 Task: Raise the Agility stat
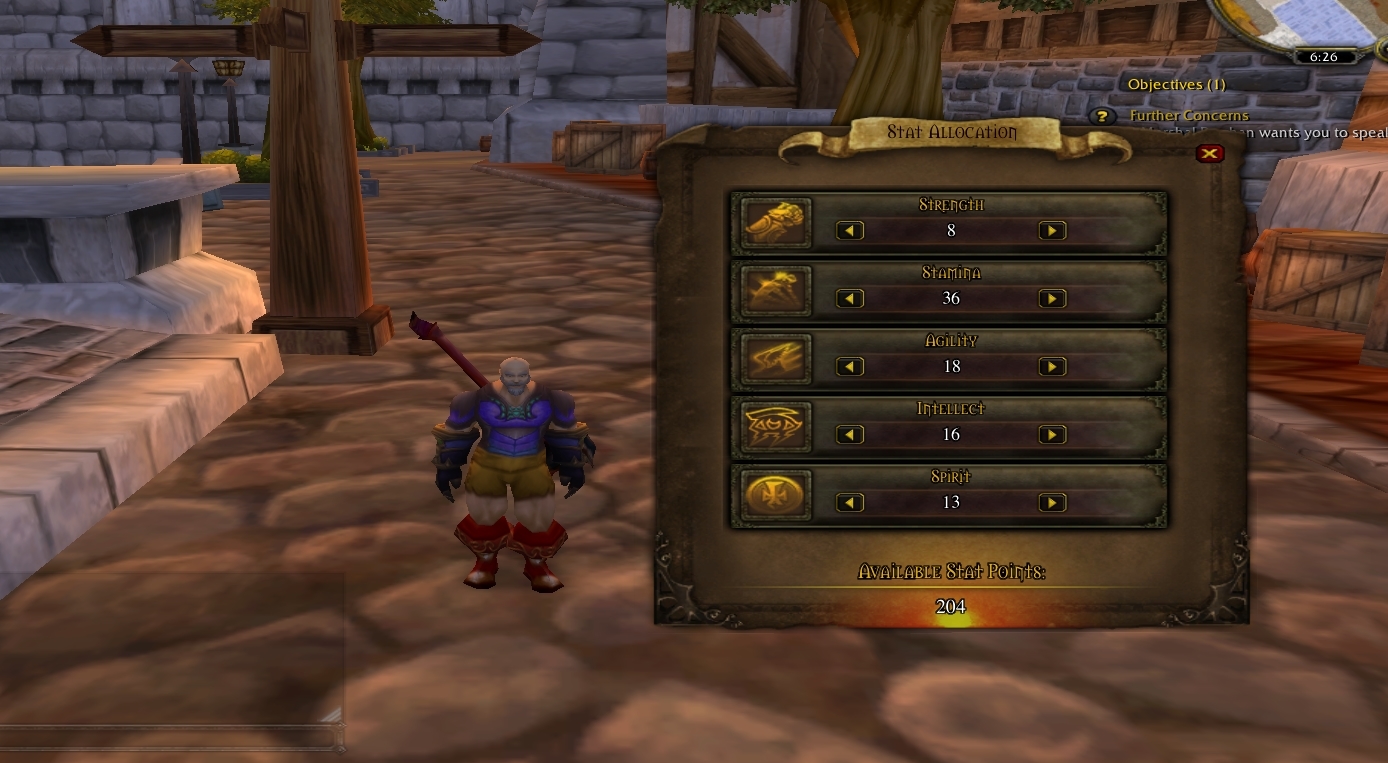point(1052,367)
